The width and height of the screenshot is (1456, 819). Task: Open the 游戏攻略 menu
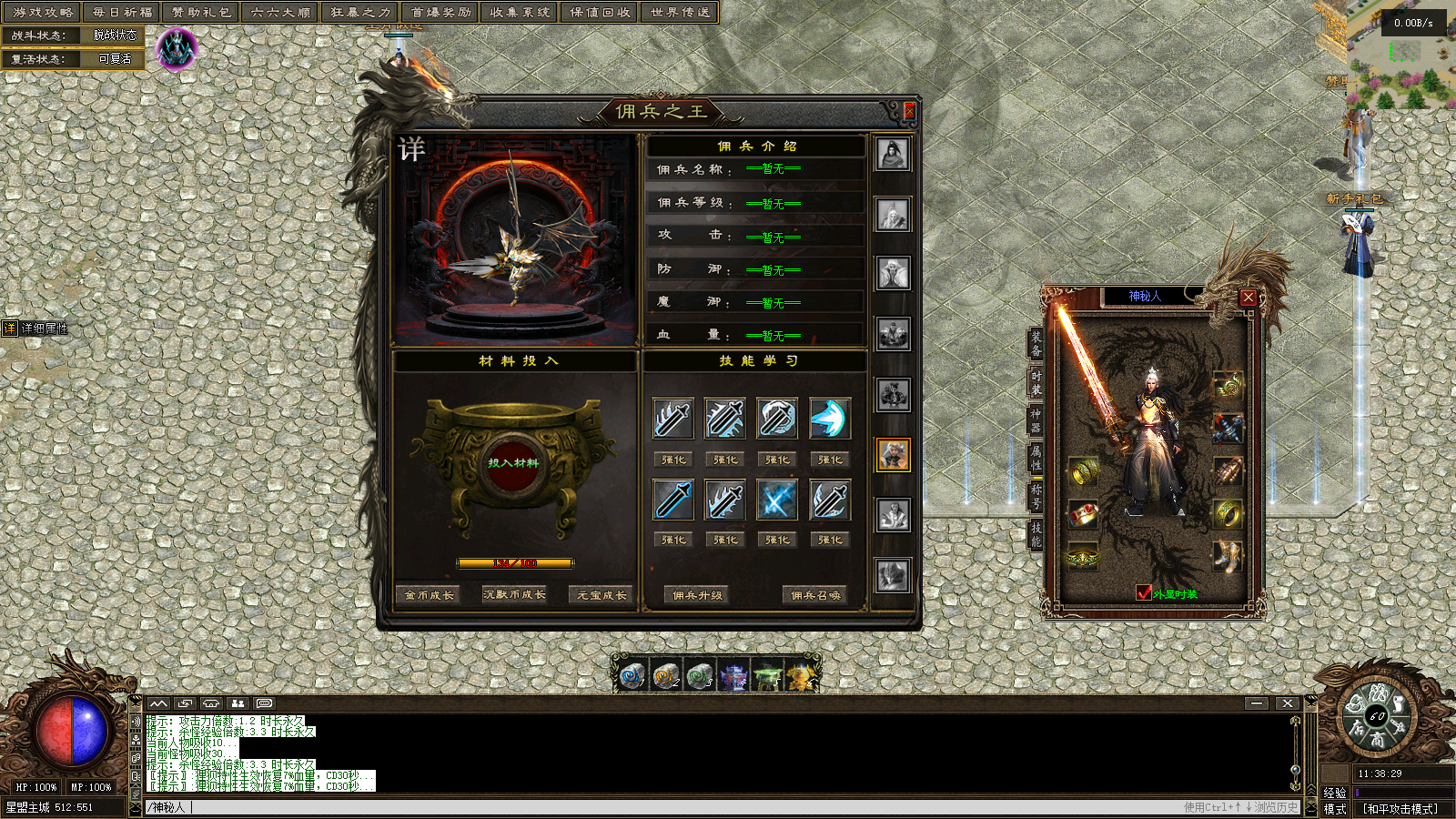coord(43,13)
